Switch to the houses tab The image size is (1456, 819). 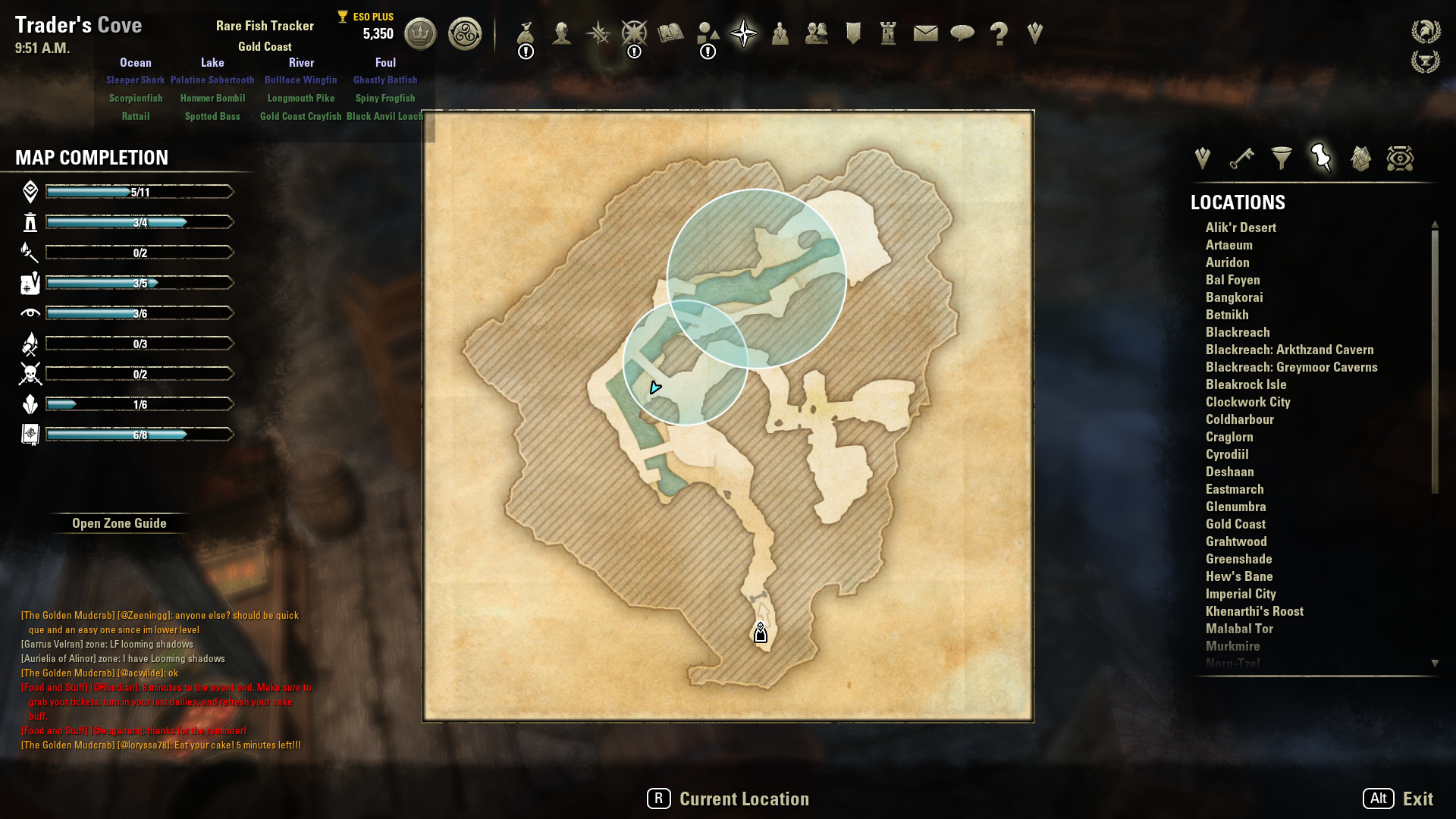(1360, 158)
